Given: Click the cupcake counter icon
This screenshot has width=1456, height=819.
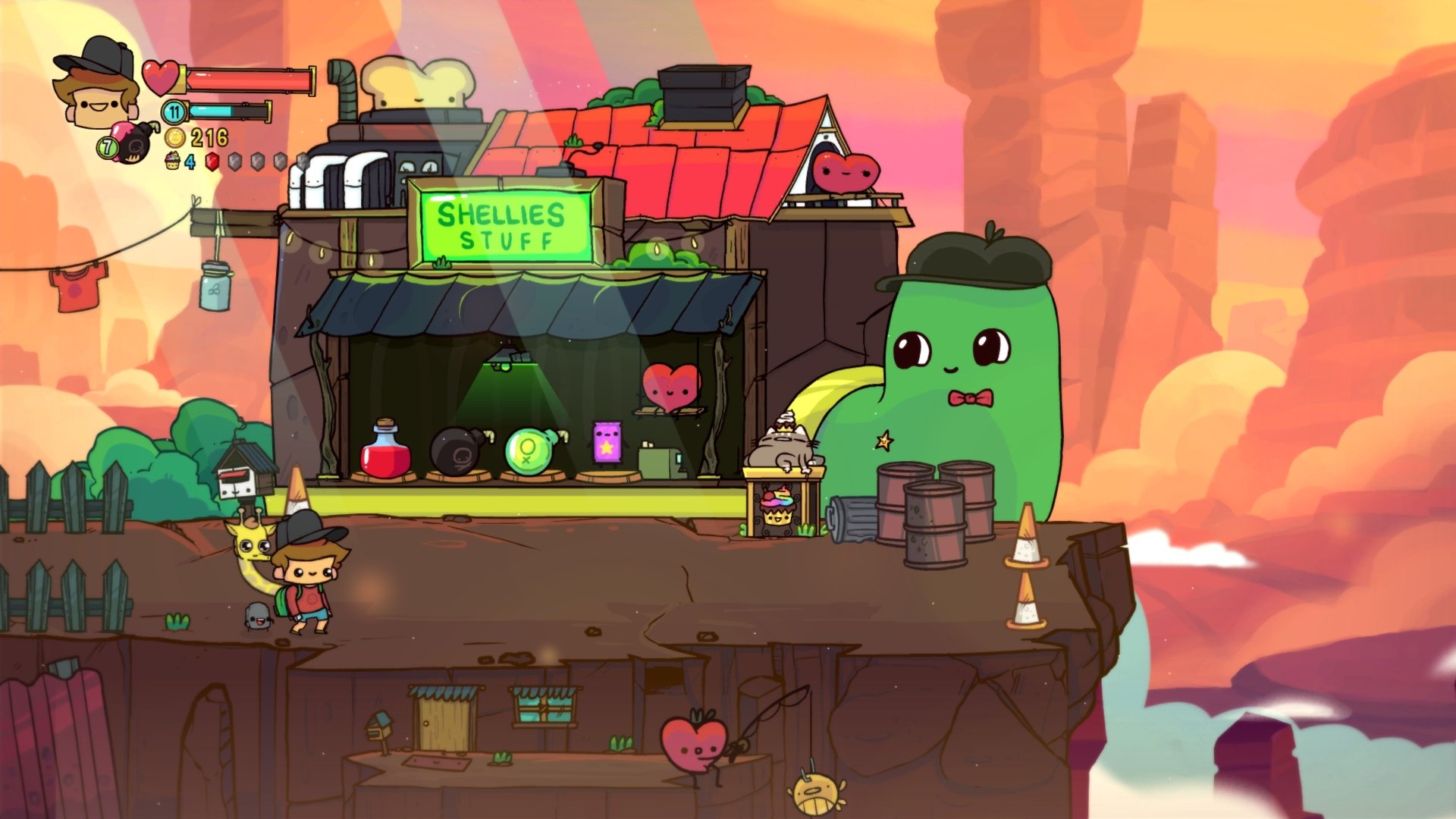Looking at the screenshot, I should click(173, 162).
